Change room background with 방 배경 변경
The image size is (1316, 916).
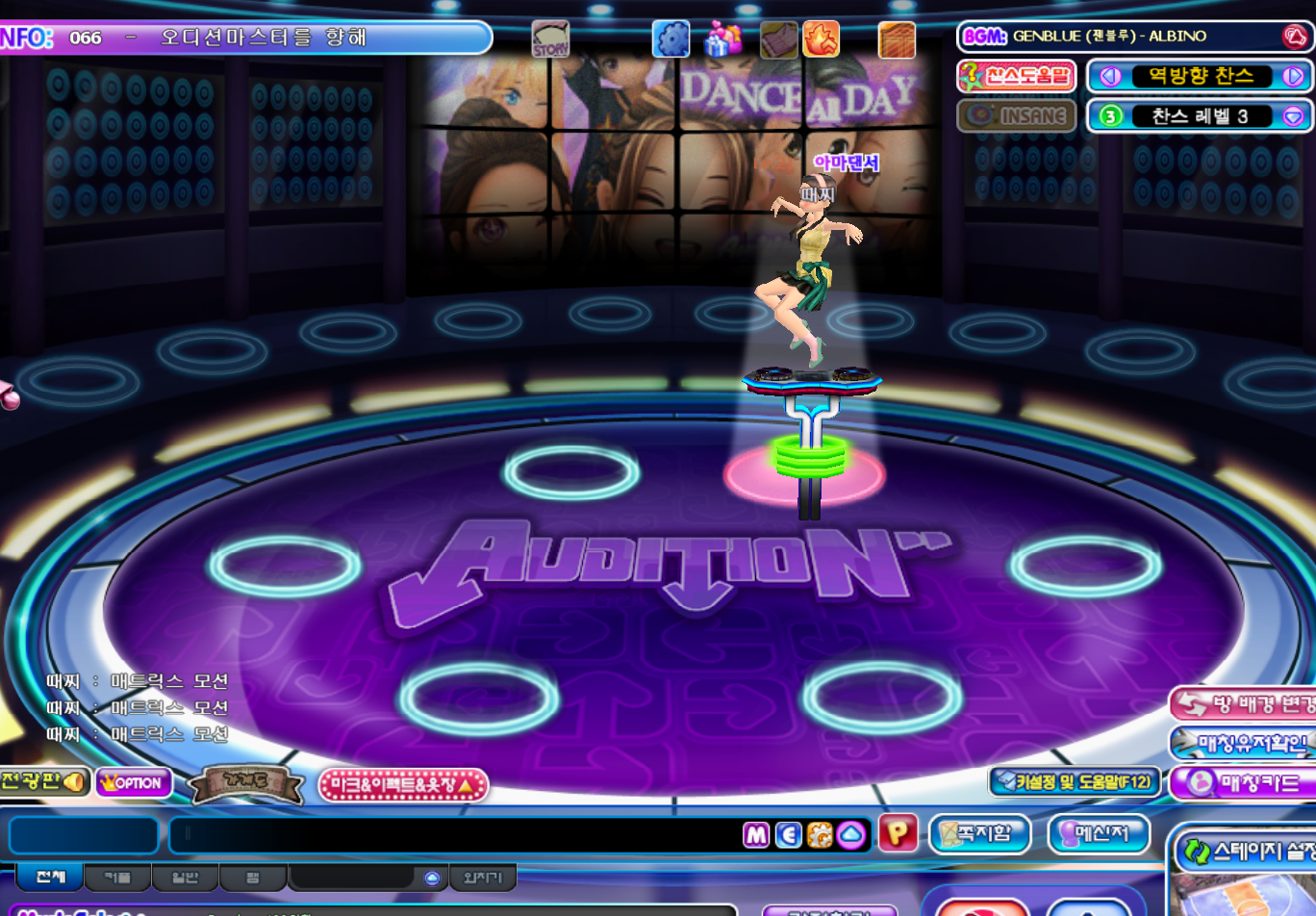pyautogui.click(x=1246, y=704)
